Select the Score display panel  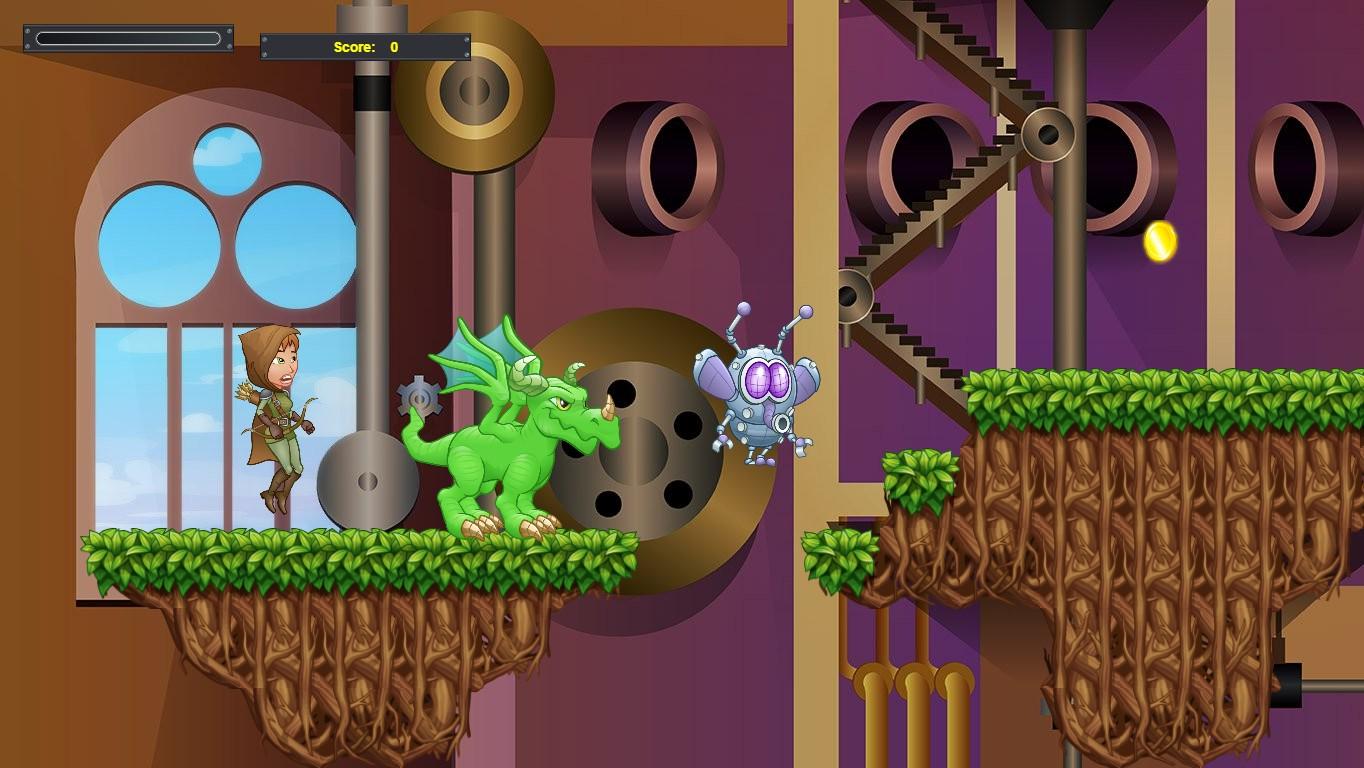[363, 45]
